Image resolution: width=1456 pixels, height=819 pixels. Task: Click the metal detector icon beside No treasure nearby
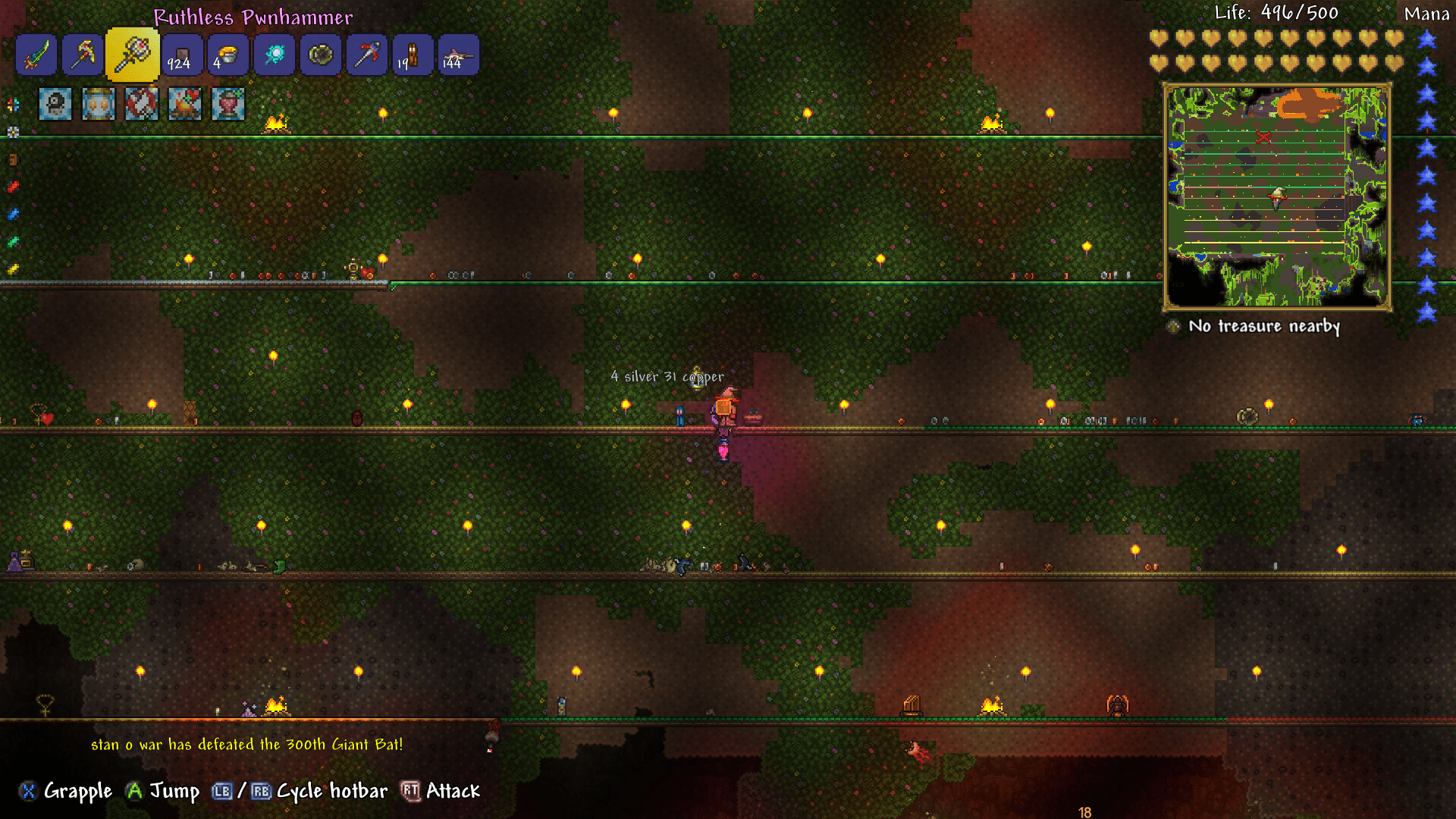pos(1174,327)
